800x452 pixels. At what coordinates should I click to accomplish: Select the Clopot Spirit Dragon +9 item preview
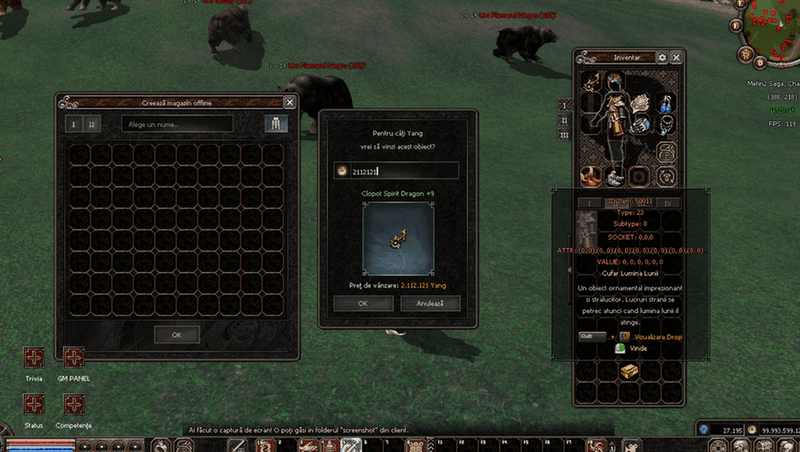[x=399, y=238]
